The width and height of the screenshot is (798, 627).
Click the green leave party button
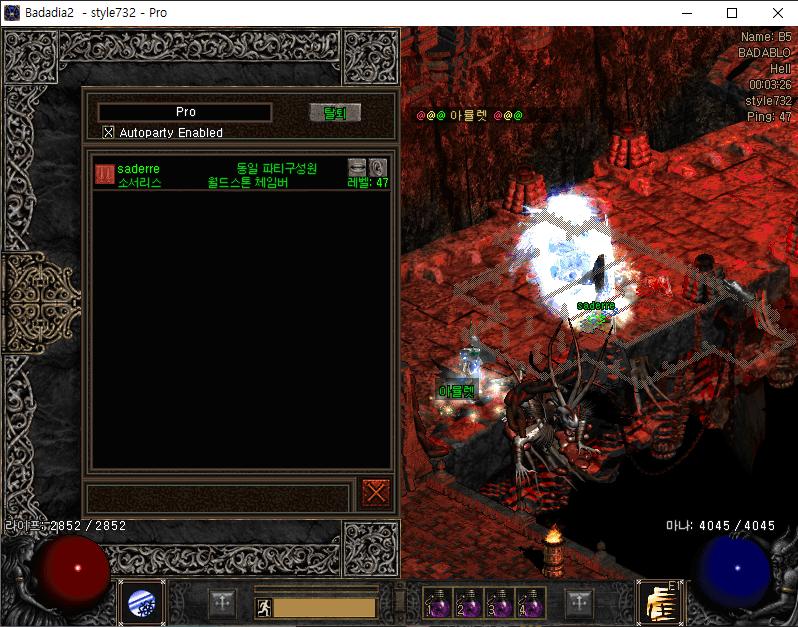pyautogui.click(x=334, y=113)
